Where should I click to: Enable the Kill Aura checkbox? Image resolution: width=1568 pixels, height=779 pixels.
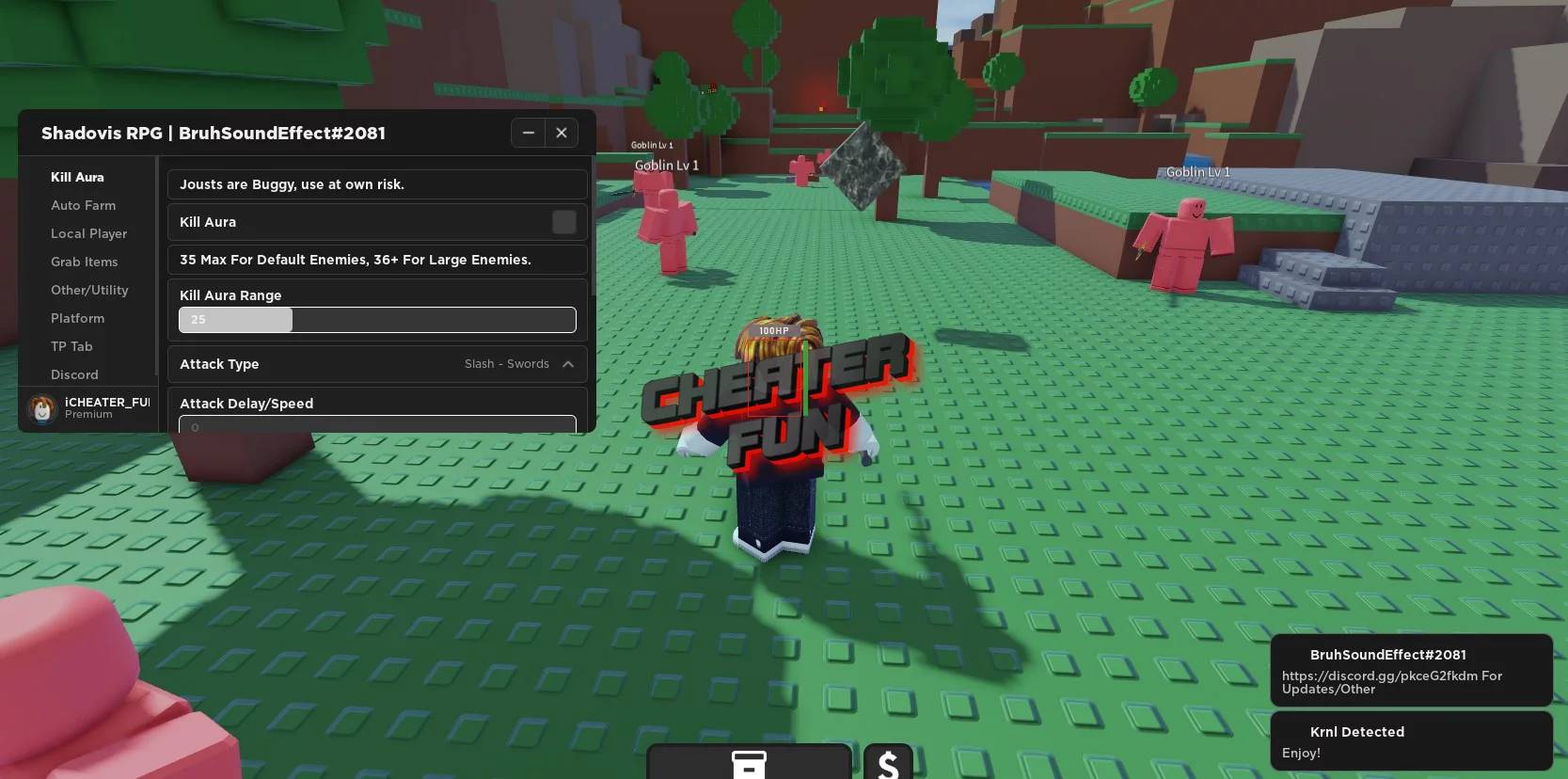pos(564,222)
